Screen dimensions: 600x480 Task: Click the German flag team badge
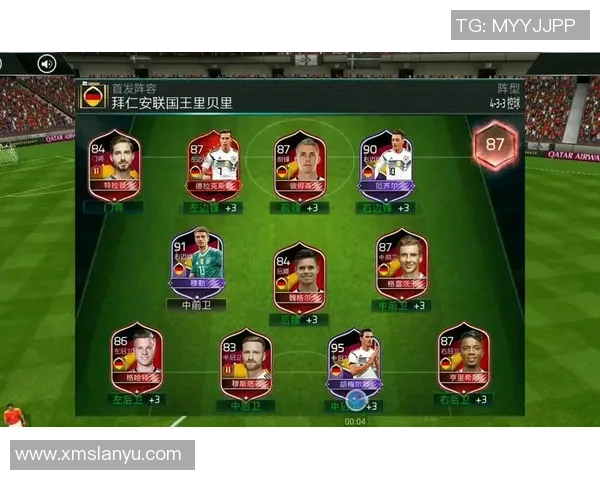[93, 98]
